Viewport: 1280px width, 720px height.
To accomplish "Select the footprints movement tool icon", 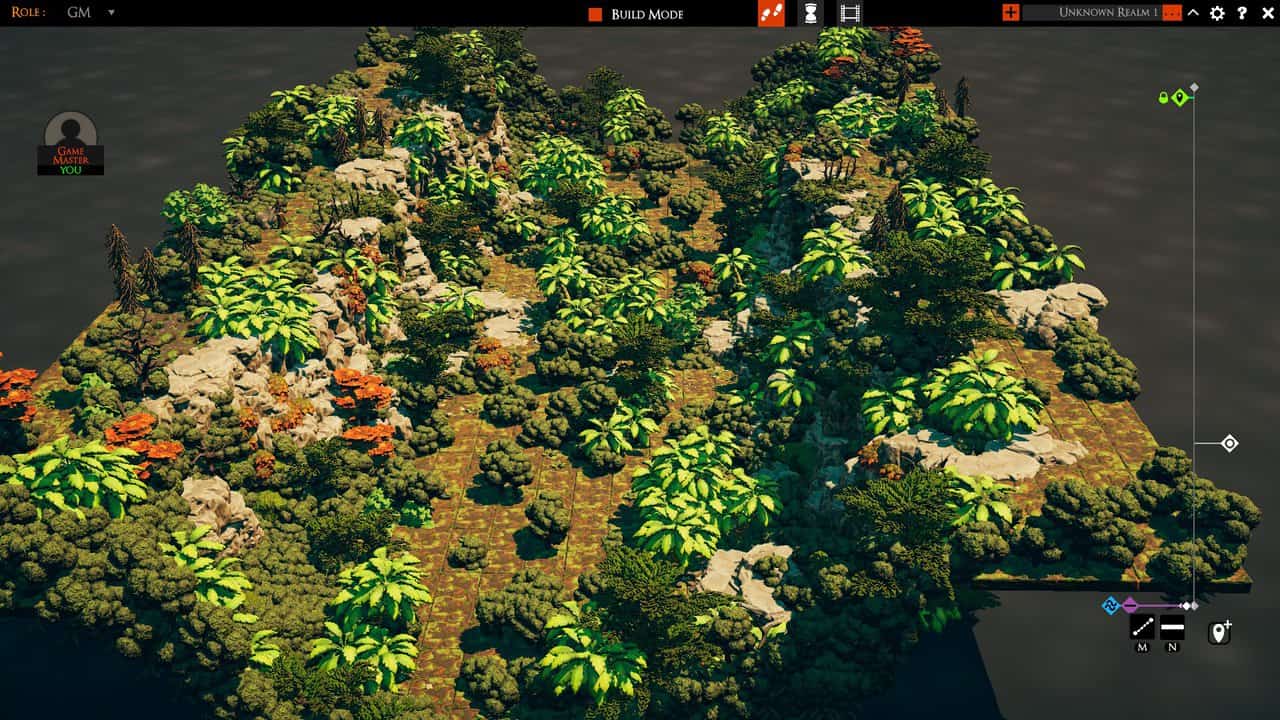I will (769, 13).
